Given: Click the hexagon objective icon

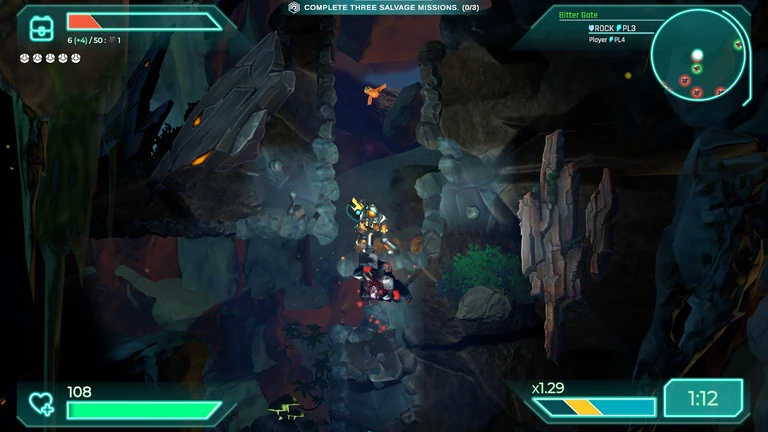Looking at the screenshot, I should coord(294,7).
